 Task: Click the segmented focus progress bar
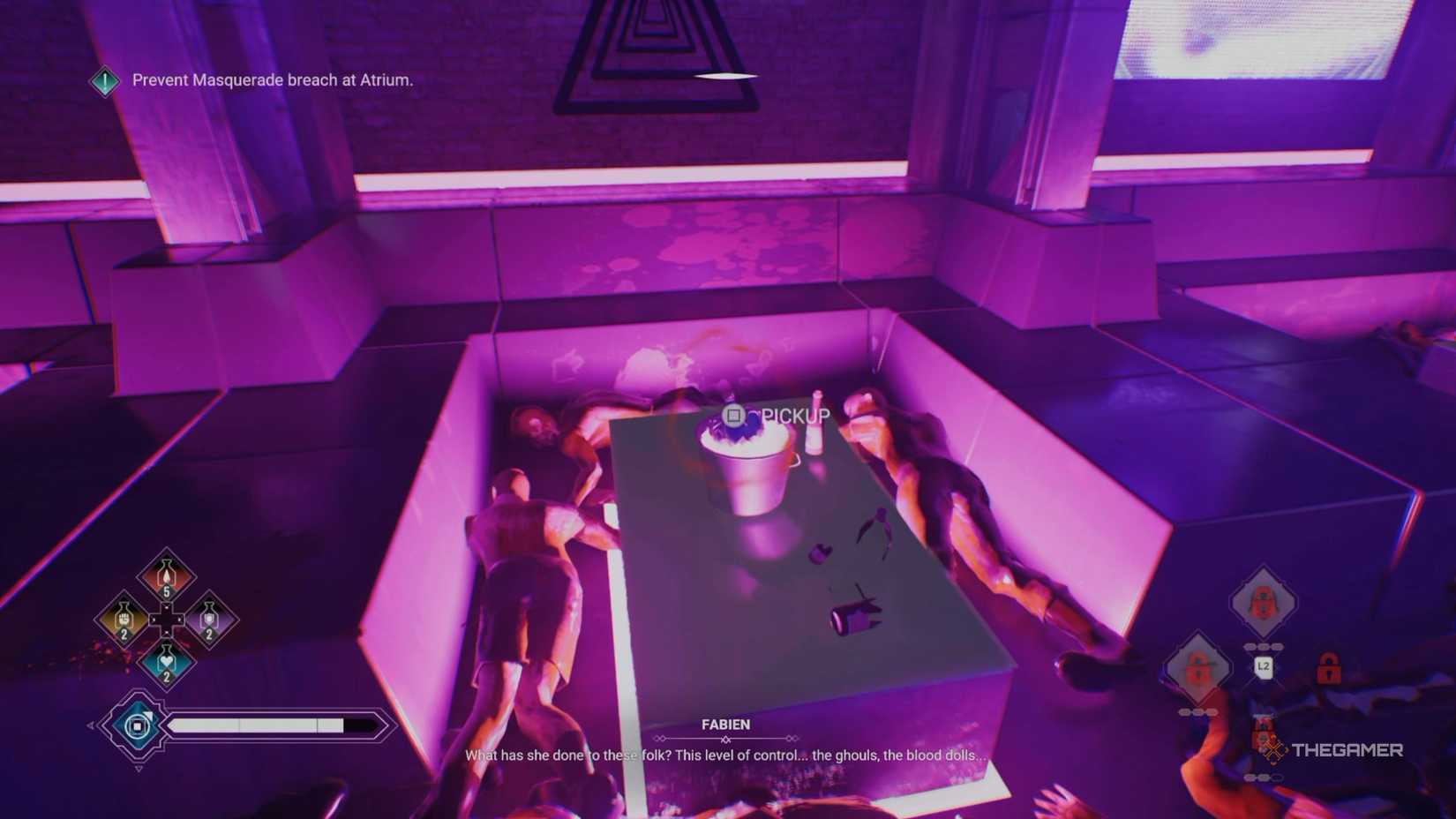click(x=265, y=725)
